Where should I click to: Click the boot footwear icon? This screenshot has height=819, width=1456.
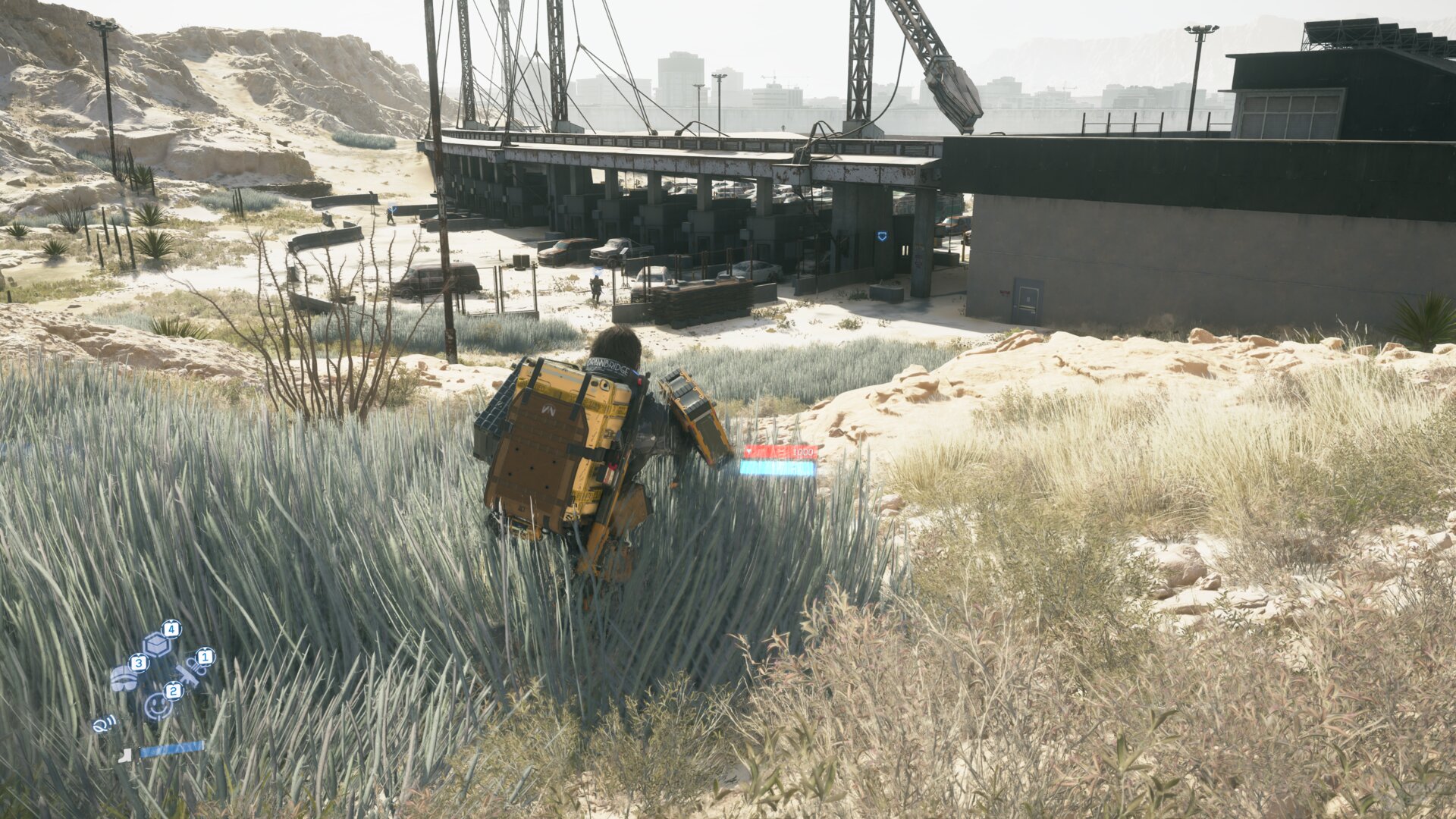124,756
